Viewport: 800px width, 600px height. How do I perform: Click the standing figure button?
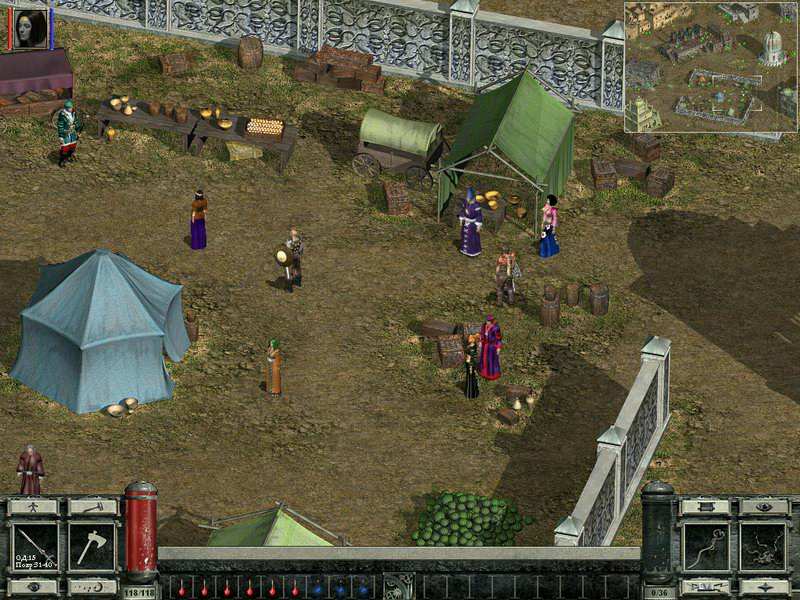pos(33,507)
